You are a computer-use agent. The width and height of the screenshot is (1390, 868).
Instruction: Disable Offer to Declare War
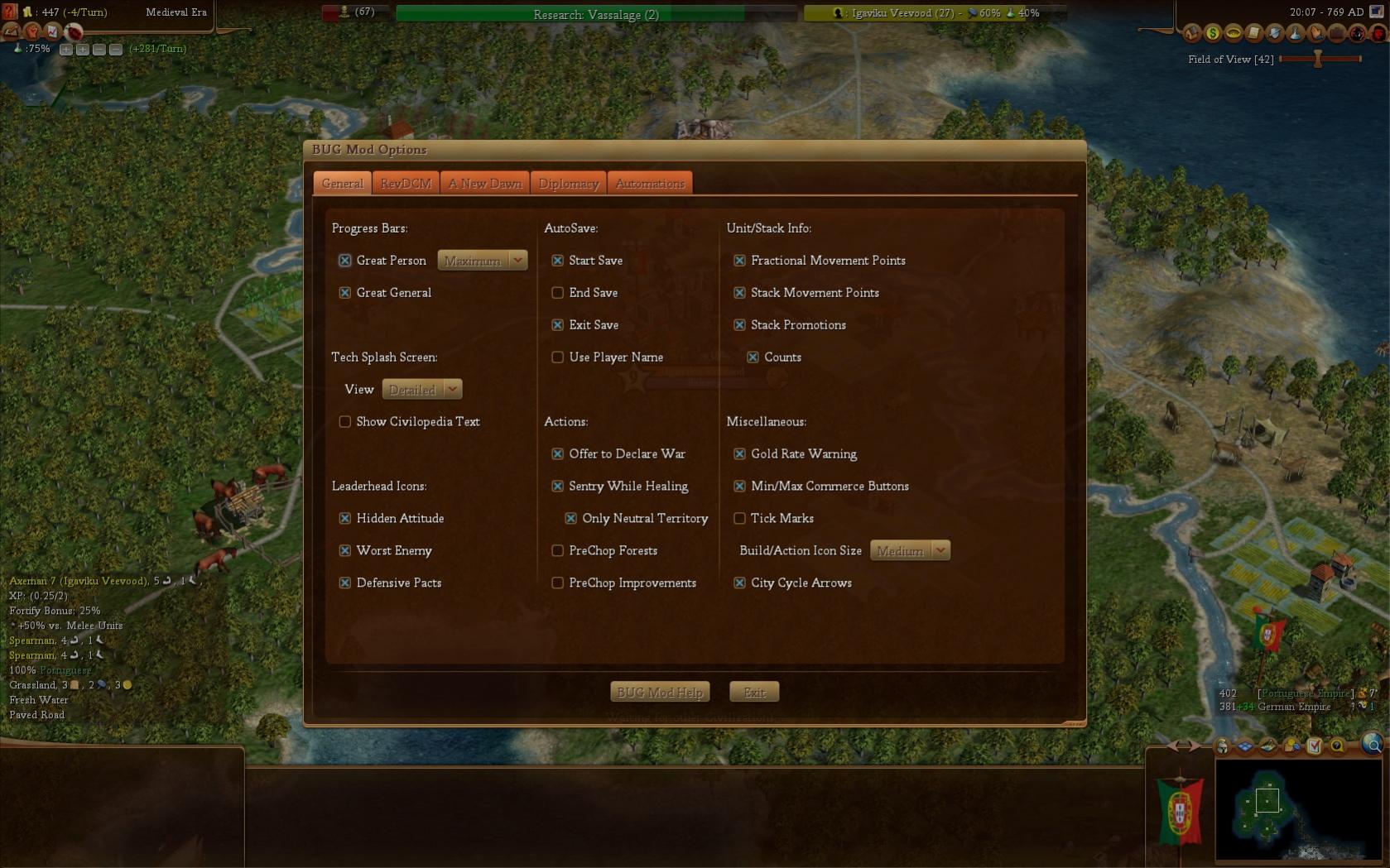[558, 454]
